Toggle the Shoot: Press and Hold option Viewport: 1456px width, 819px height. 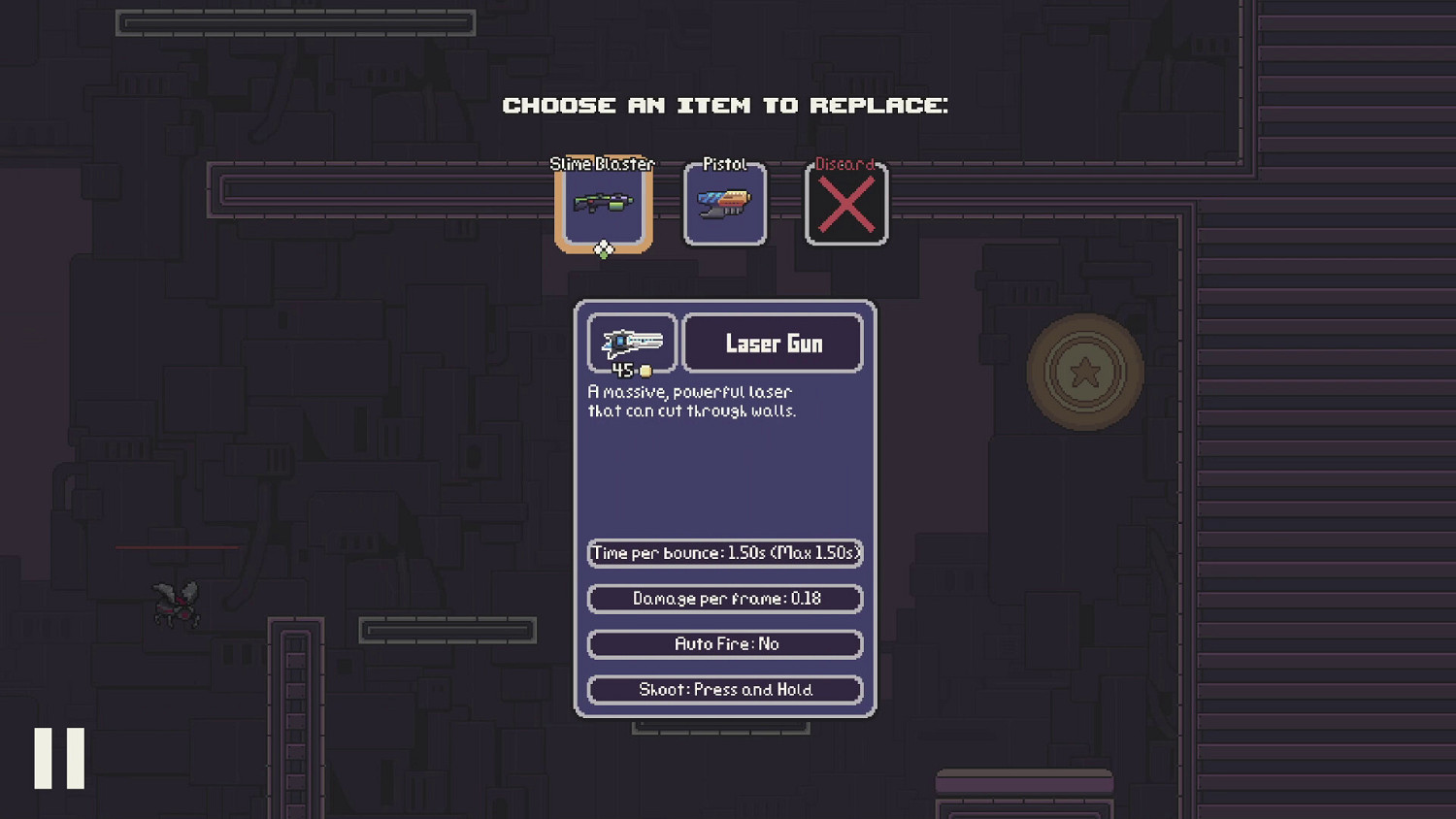724,689
